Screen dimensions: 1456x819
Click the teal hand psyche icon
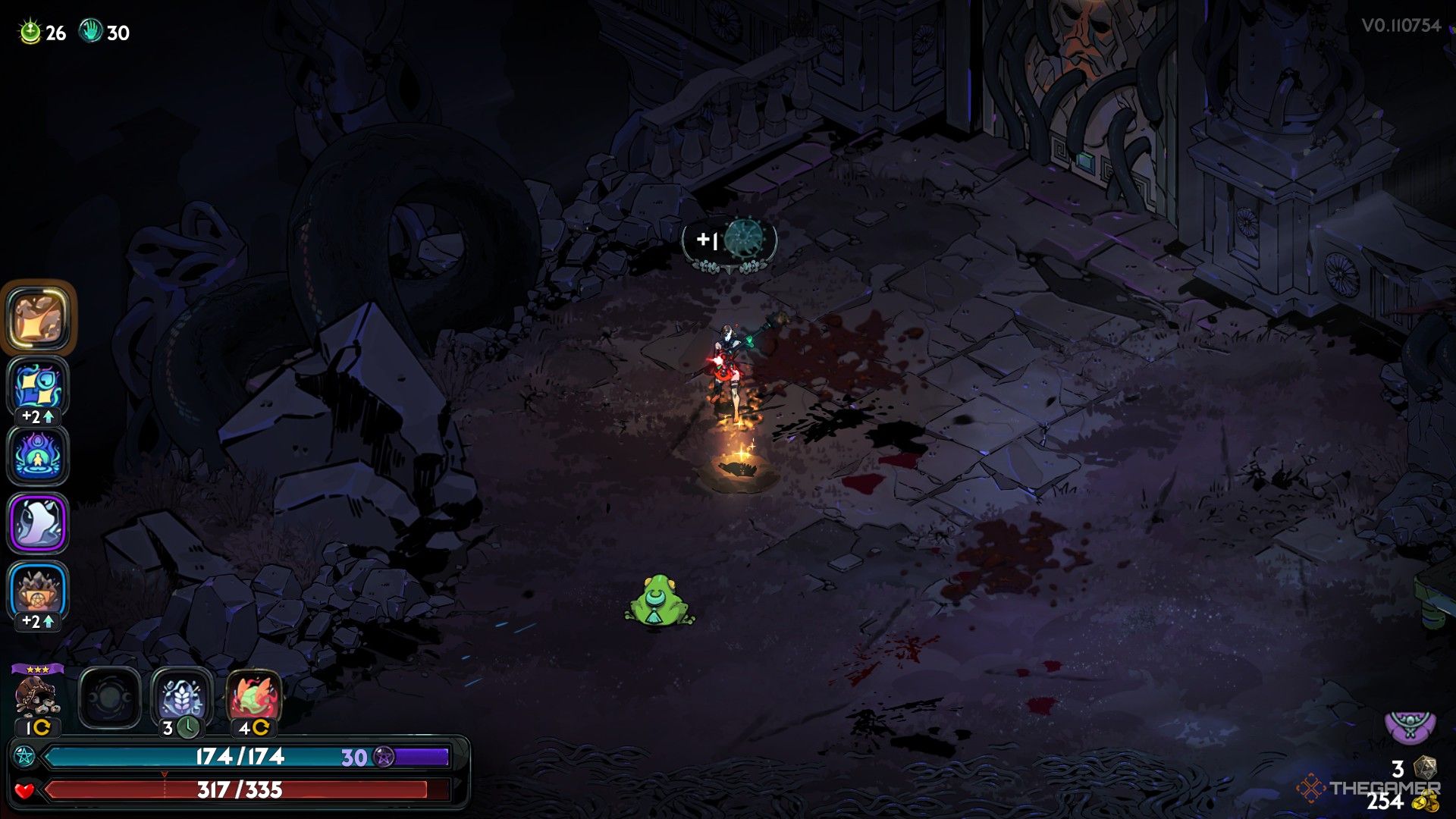[91, 32]
